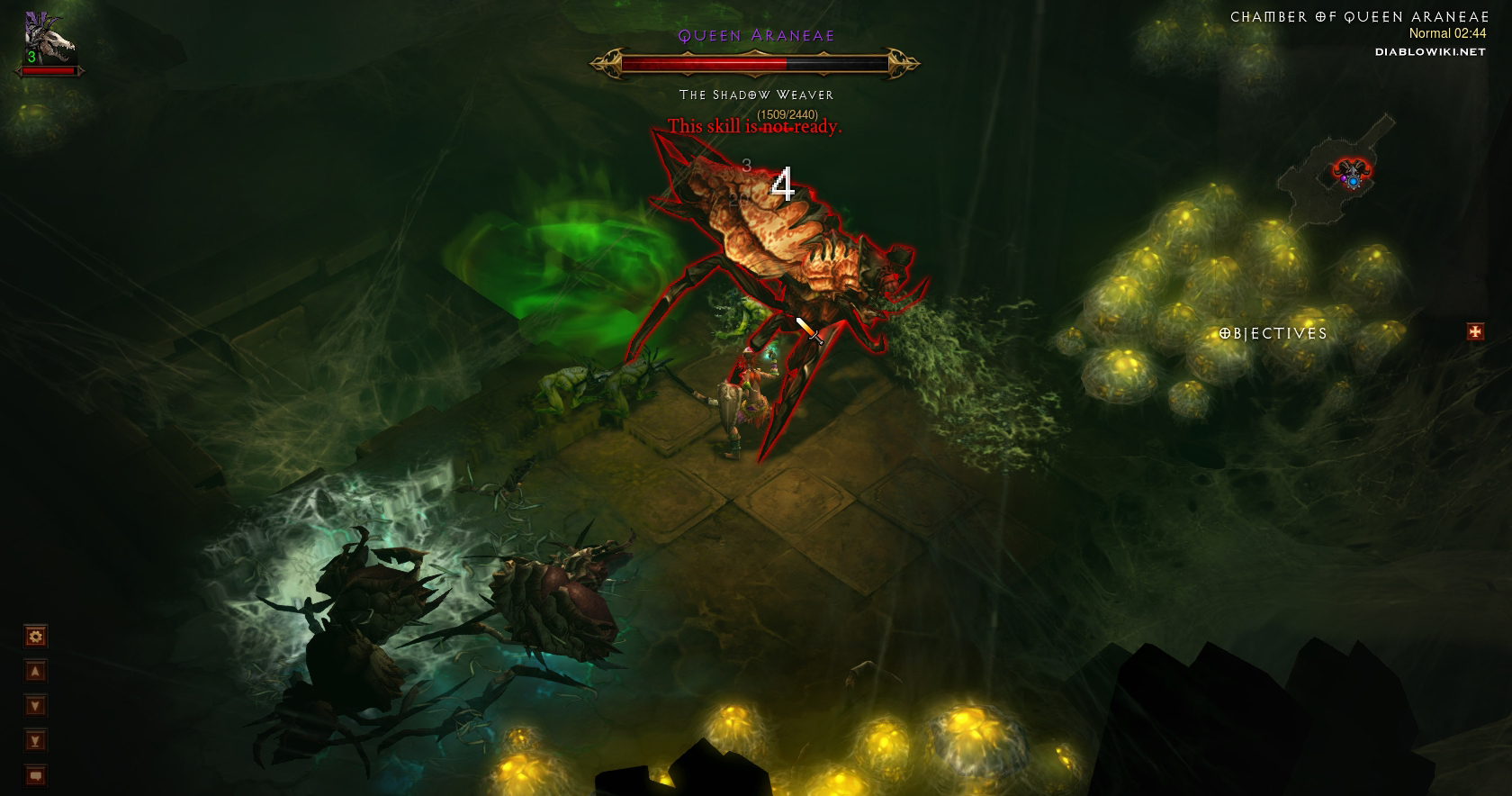1512x796 pixels.
Task: Expand the Objectives tracker with red cross button
Action: 1475,332
